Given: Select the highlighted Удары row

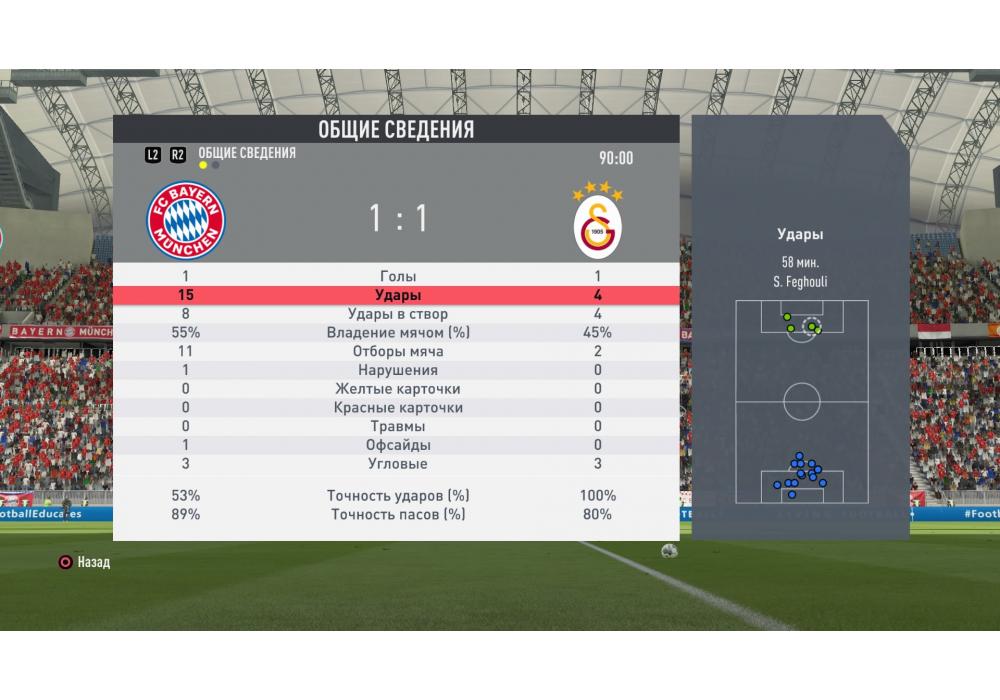Looking at the screenshot, I should (x=397, y=295).
